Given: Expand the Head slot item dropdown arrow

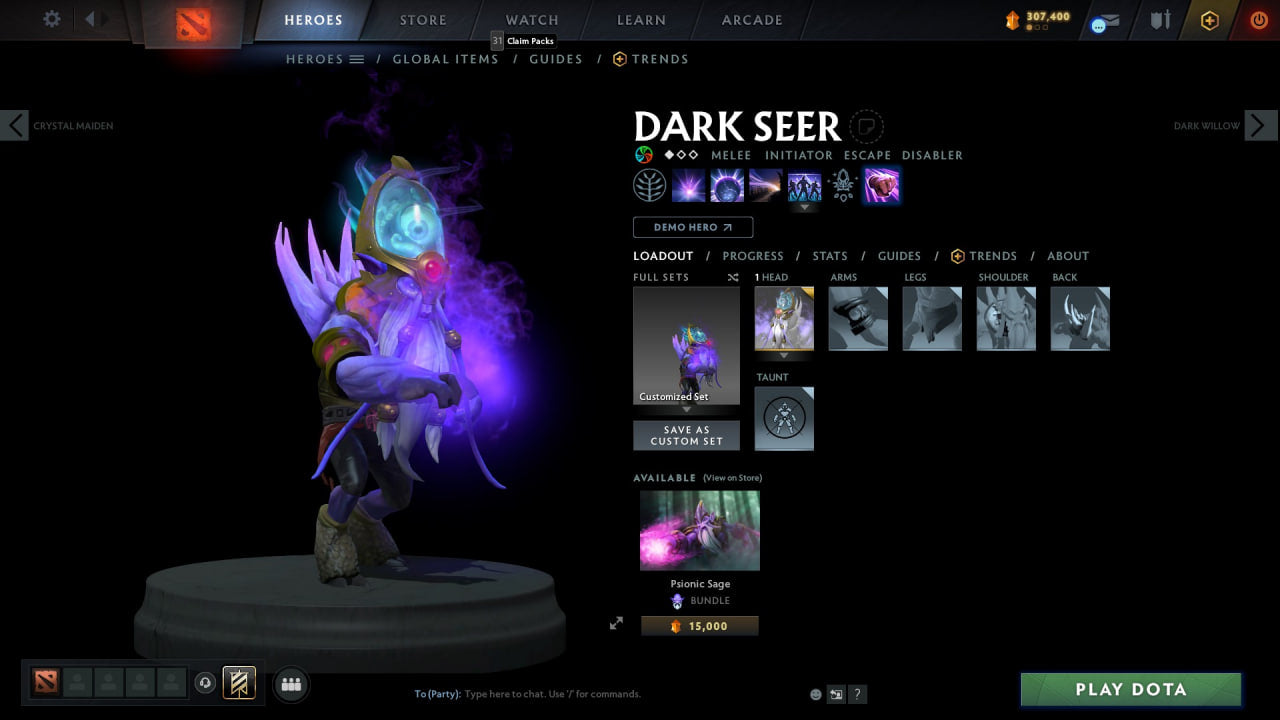Looking at the screenshot, I should click(x=784, y=355).
